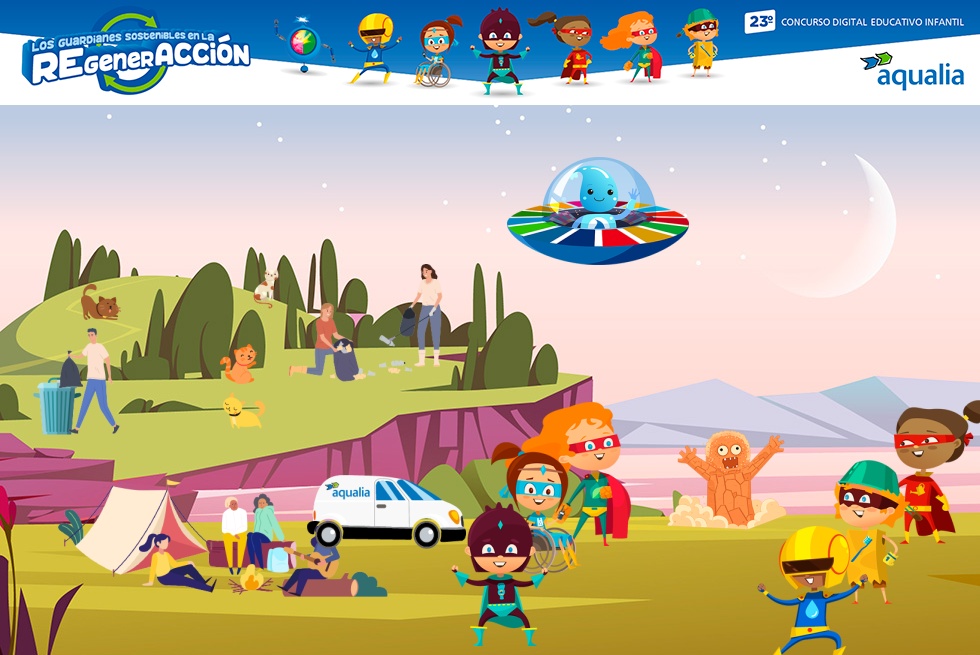Image resolution: width=980 pixels, height=655 pixels.
Task: Select the green-hat hero in the header
Action: 701,42
